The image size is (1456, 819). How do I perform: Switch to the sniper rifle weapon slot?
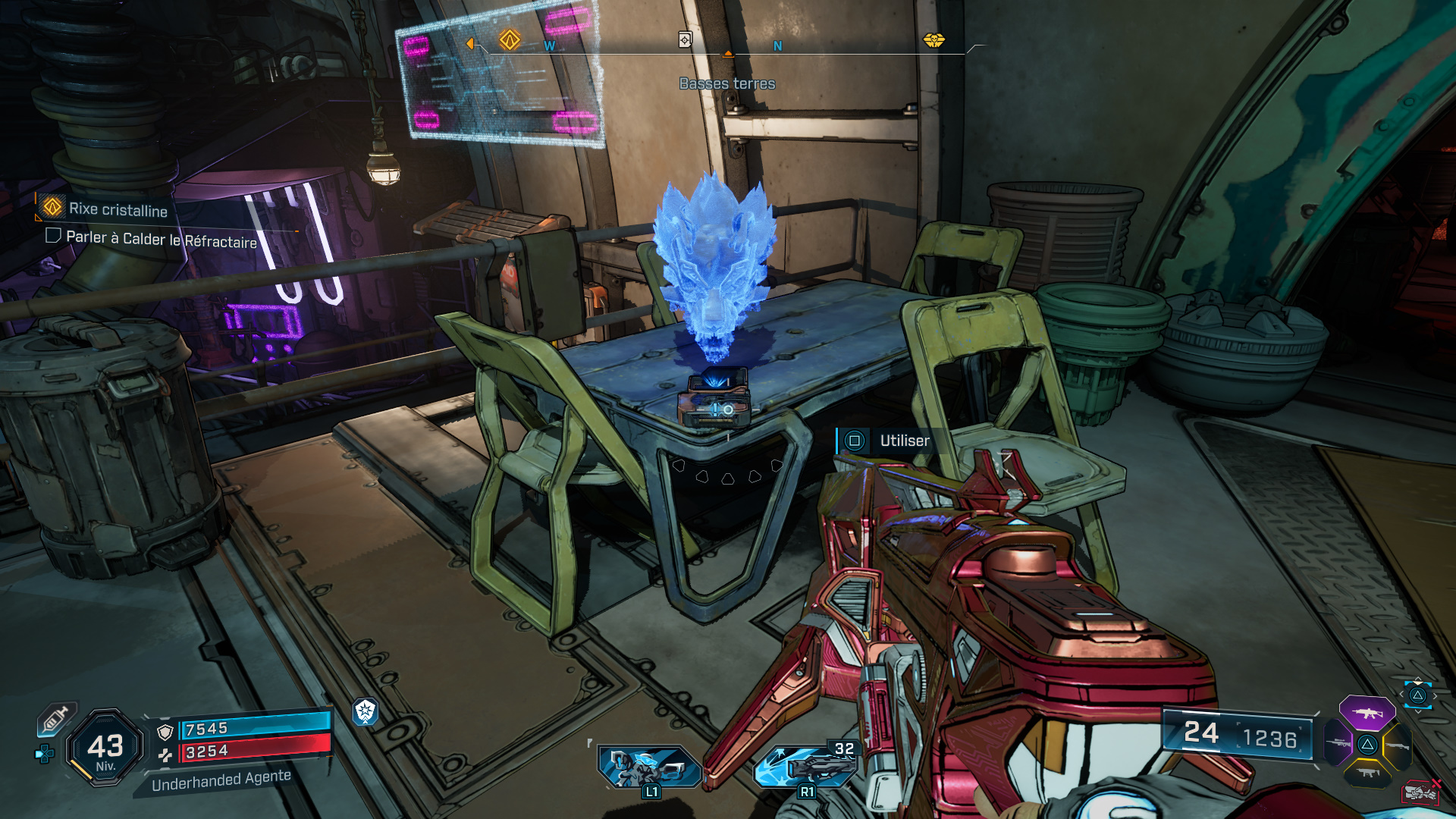point(1338,743)
